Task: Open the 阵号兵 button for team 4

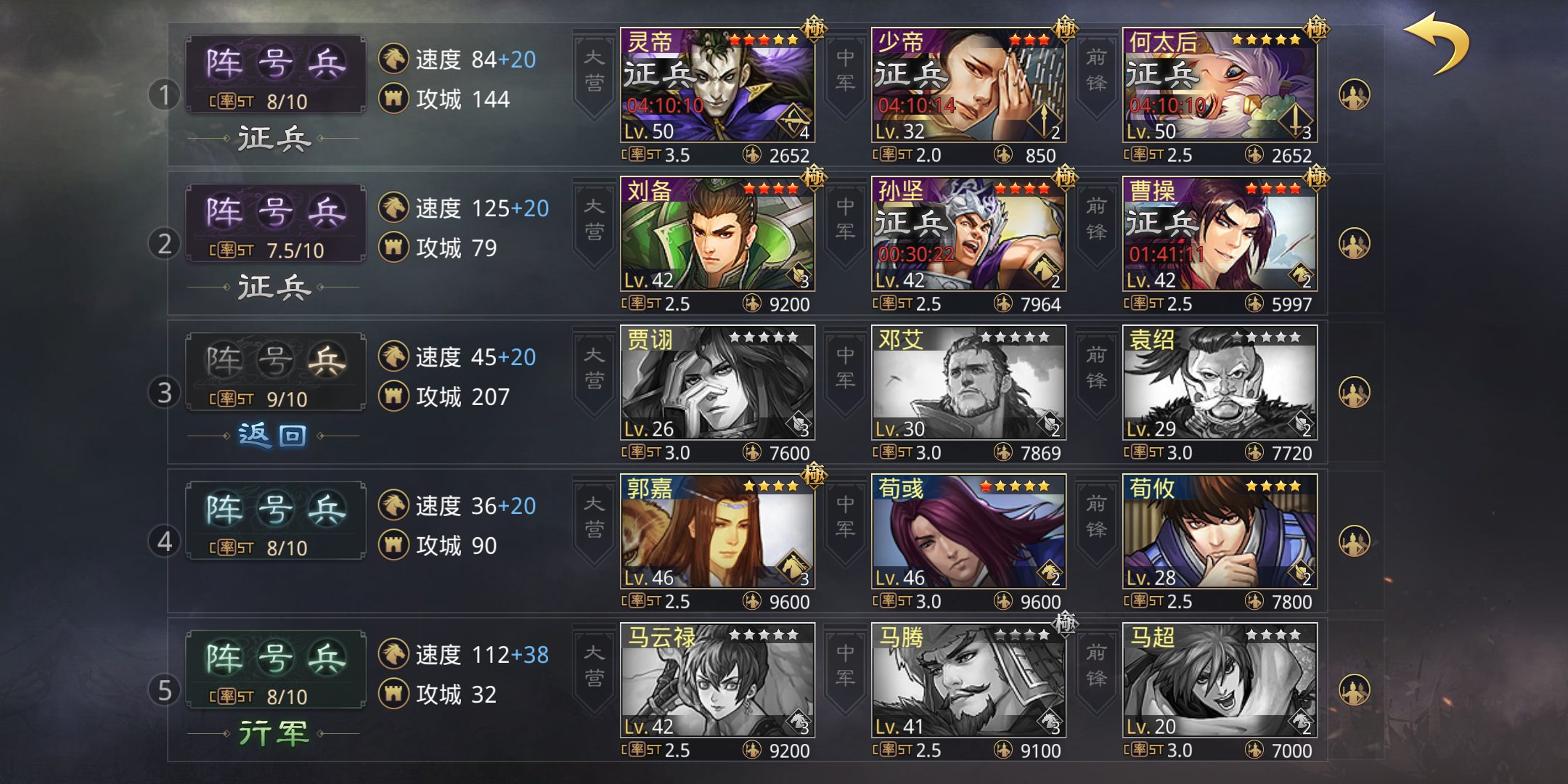Action: (x=275, y=520)
